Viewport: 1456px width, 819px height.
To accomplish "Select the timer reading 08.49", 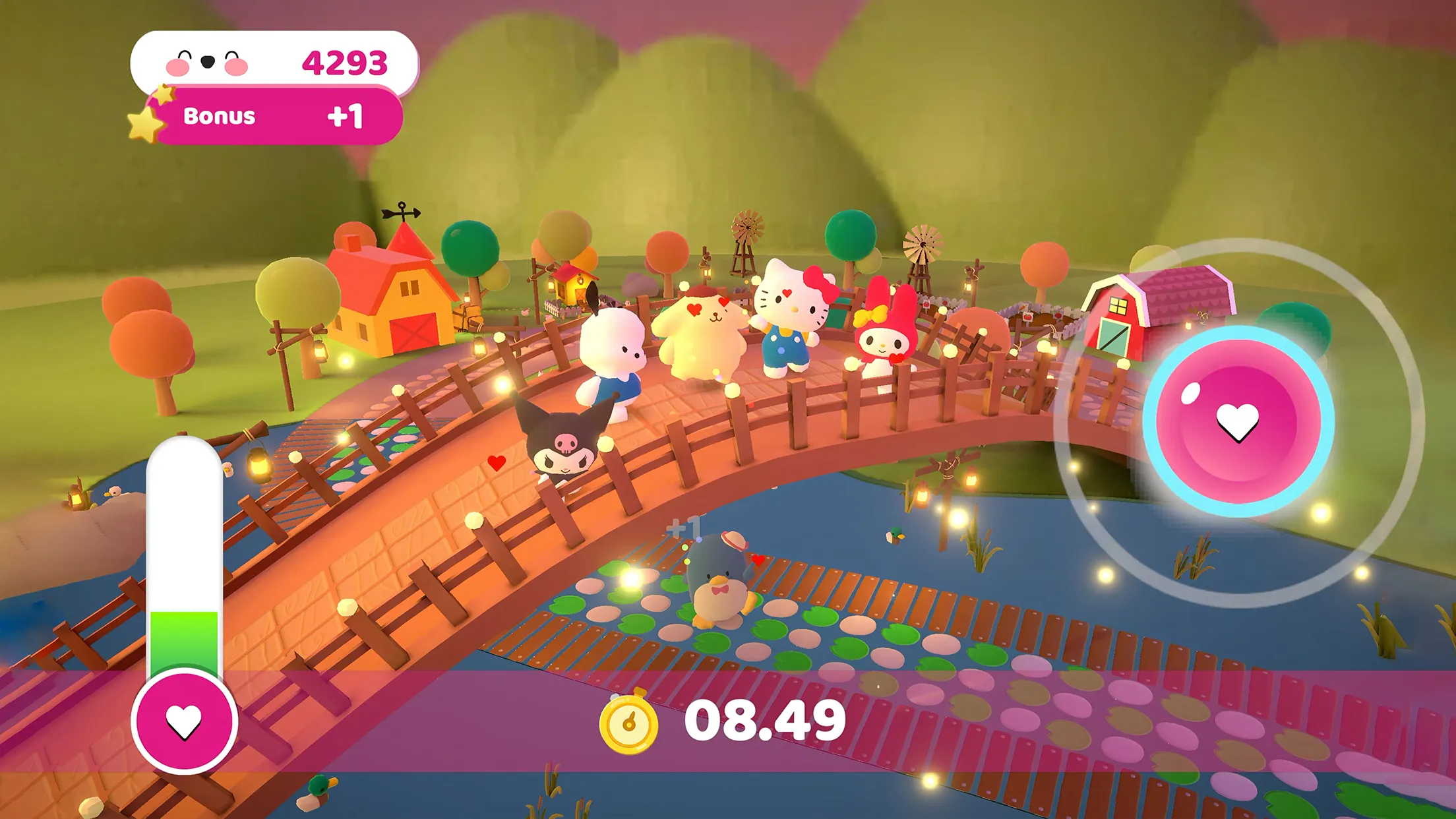I will pos(765,723).
